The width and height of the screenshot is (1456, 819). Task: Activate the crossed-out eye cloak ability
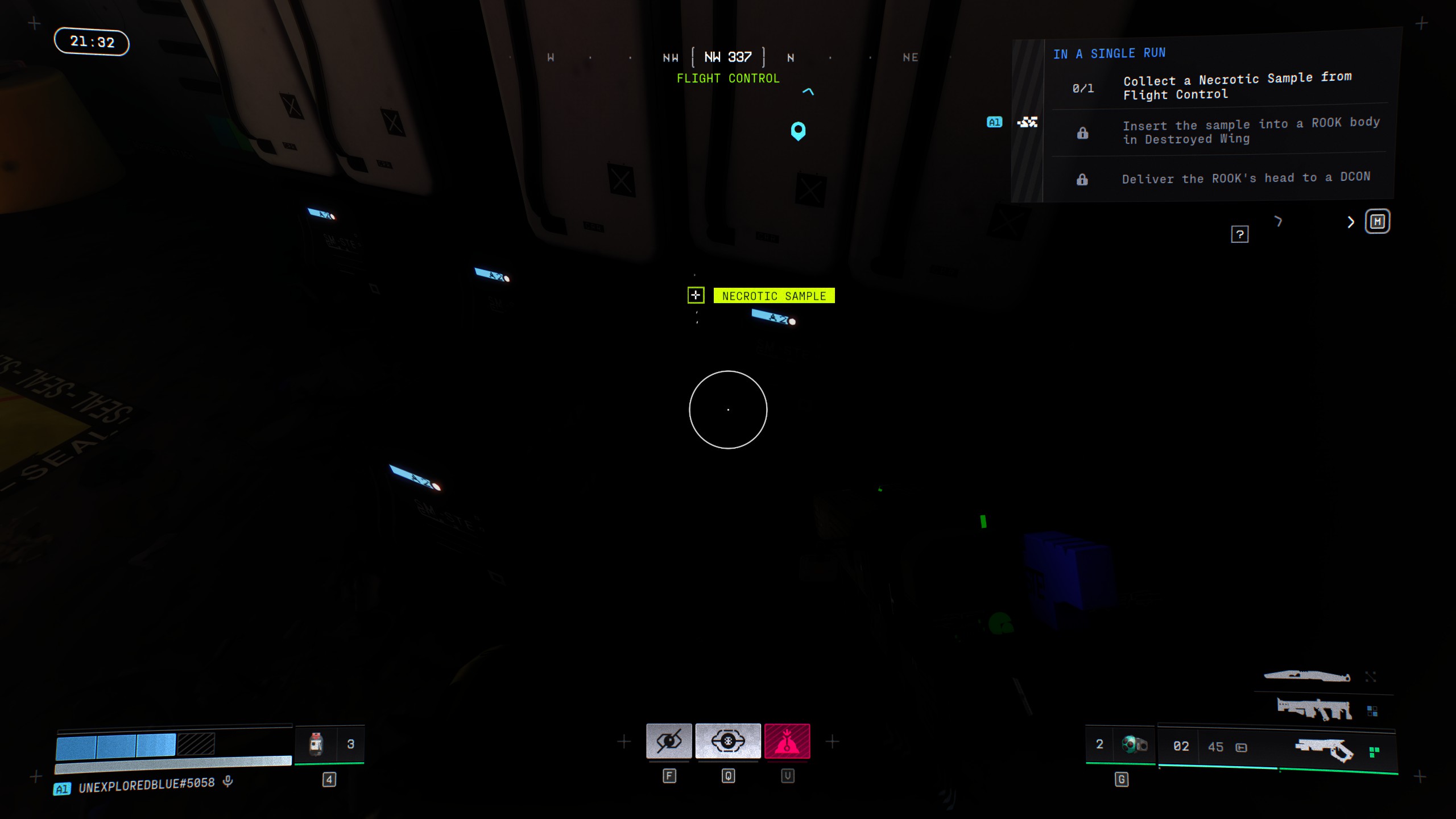[x=669, y=741]
